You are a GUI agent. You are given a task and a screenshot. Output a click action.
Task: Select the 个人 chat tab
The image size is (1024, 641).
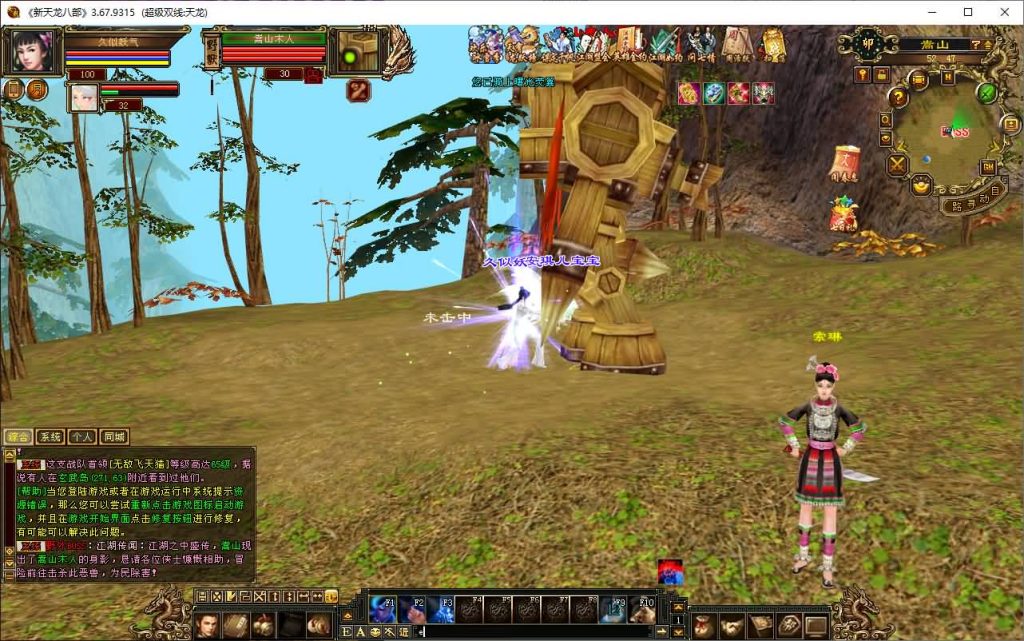coord(82,437)
